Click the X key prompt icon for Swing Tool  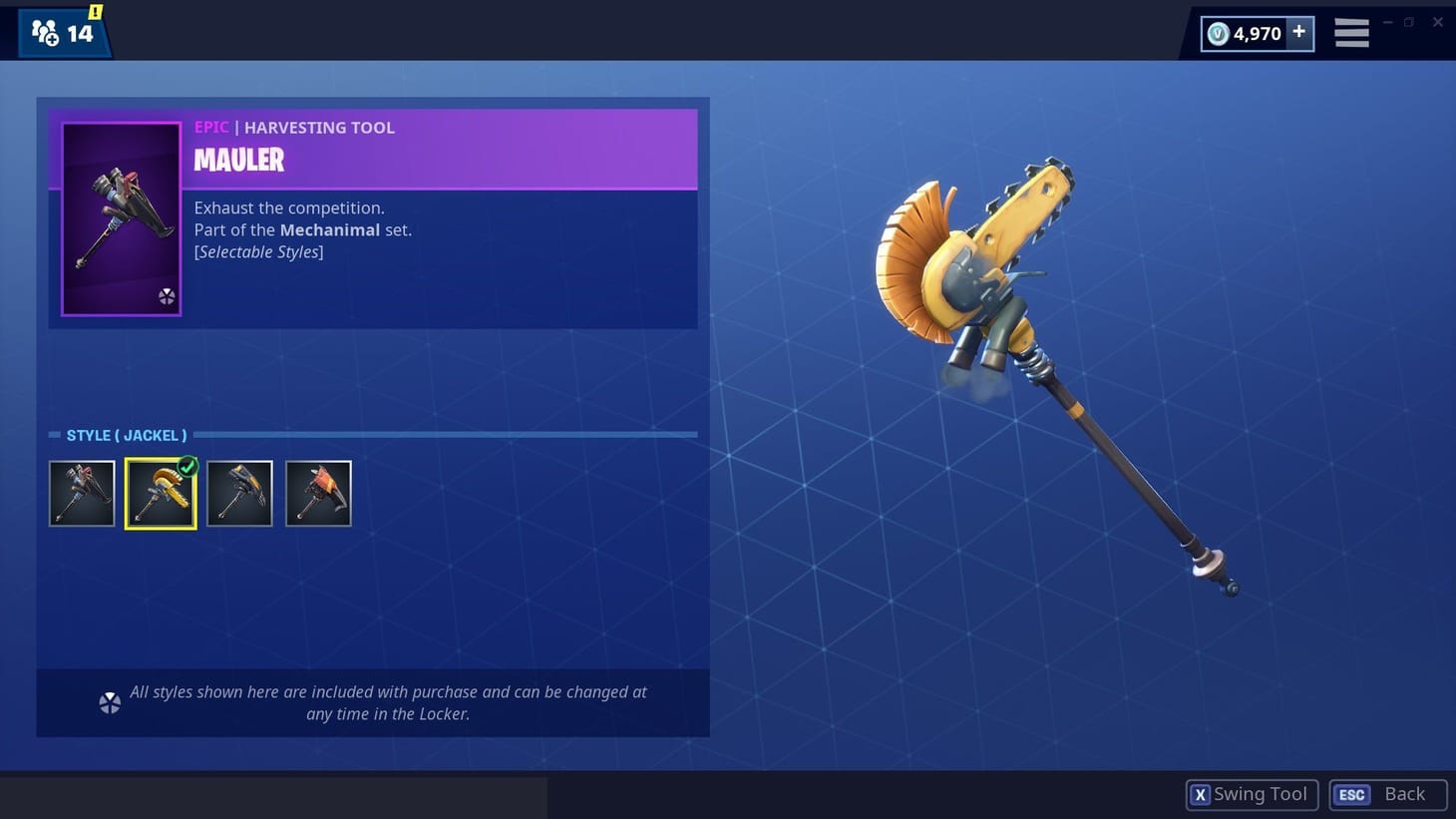[x=1201, y=794]
